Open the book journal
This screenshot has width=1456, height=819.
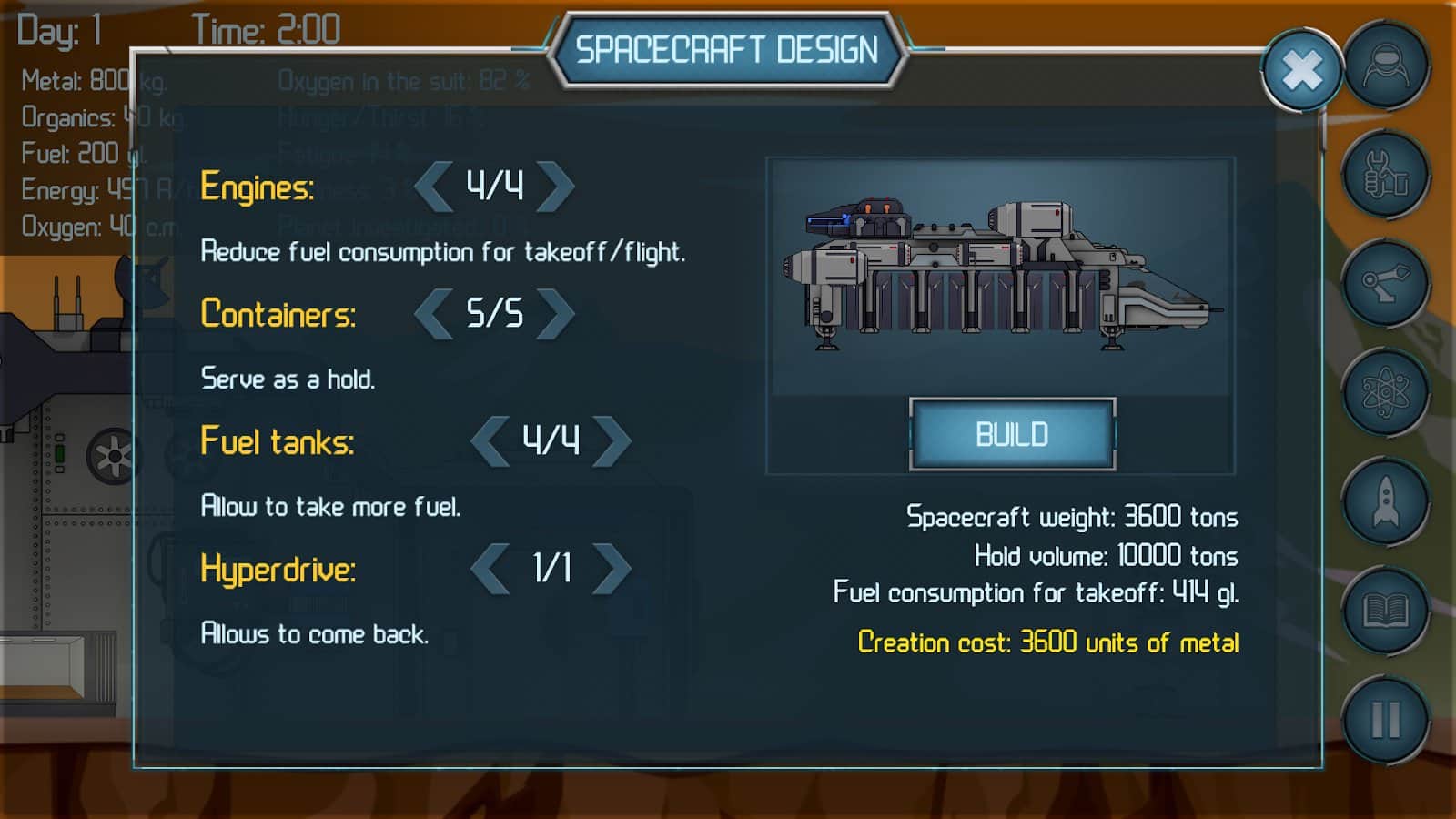pos(1385,612)
